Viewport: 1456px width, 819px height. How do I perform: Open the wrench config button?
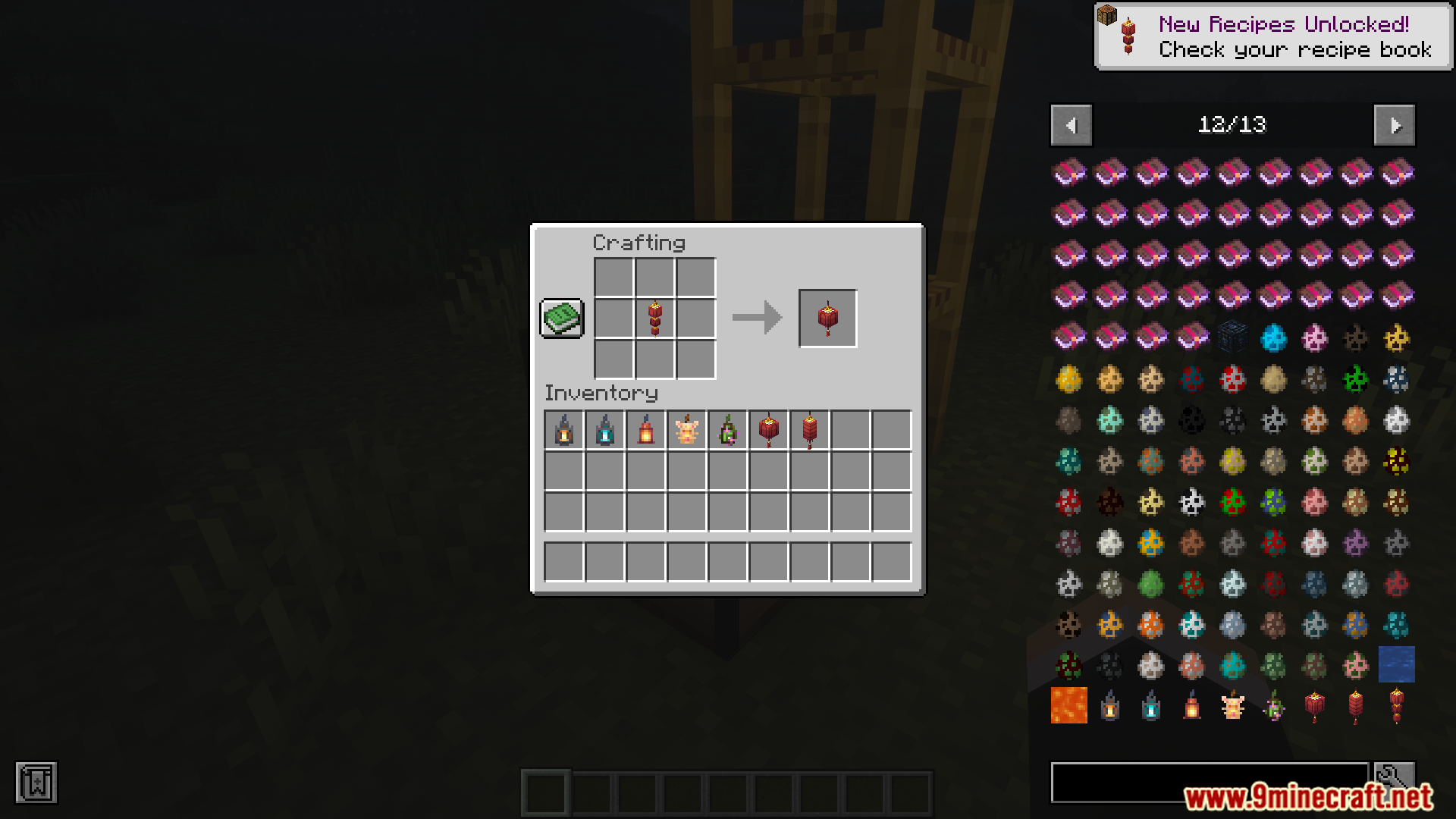[1394, 780]
